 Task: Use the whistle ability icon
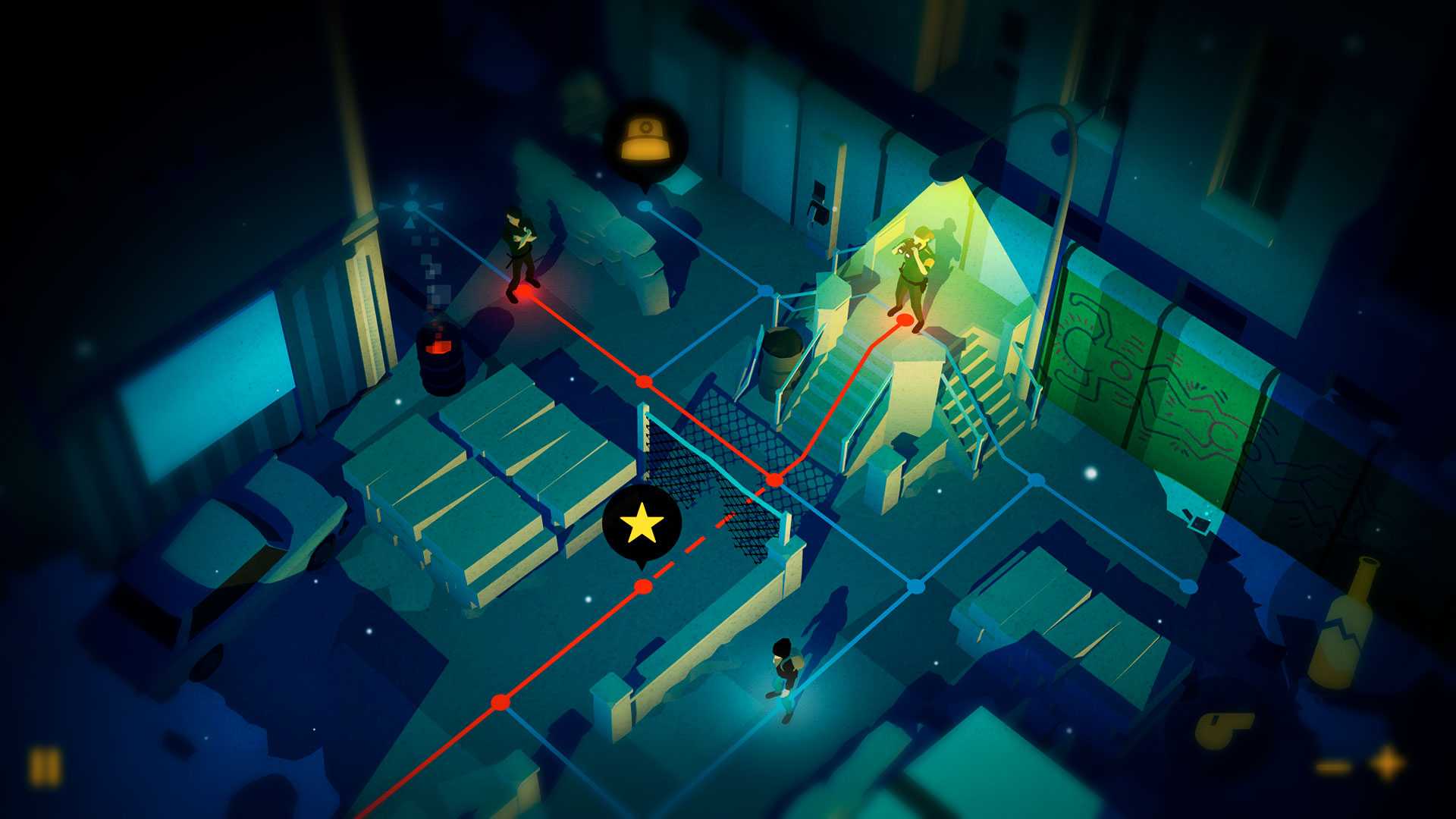1222,730
